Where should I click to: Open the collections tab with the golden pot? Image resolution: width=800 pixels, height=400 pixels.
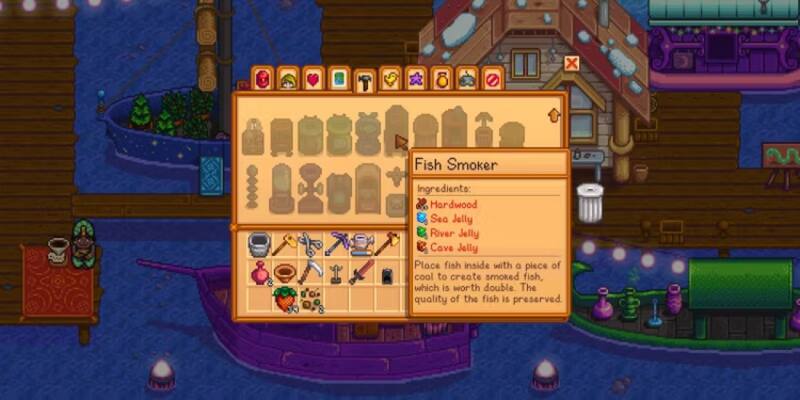pos(441,78)
